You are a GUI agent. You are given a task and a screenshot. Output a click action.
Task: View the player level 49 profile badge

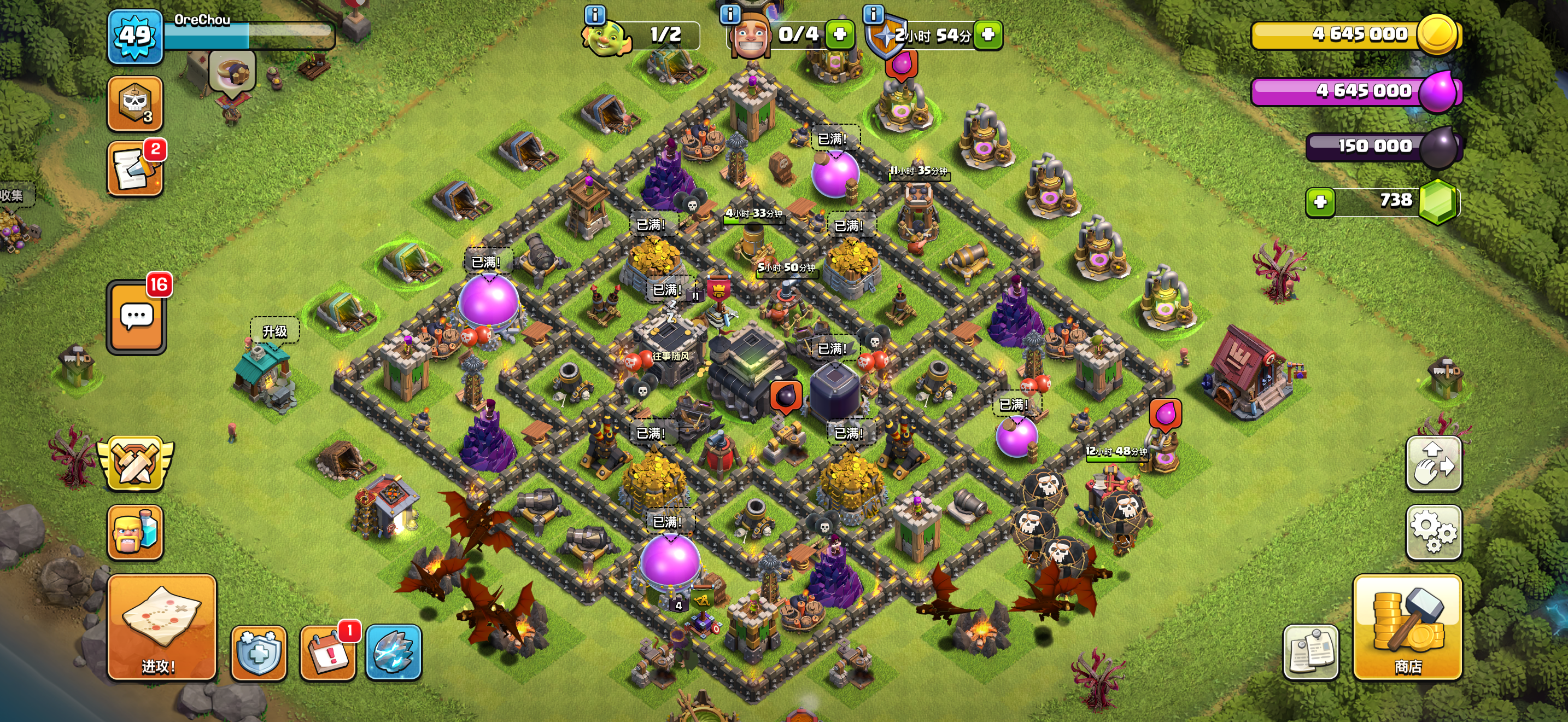tap(135, 37)
